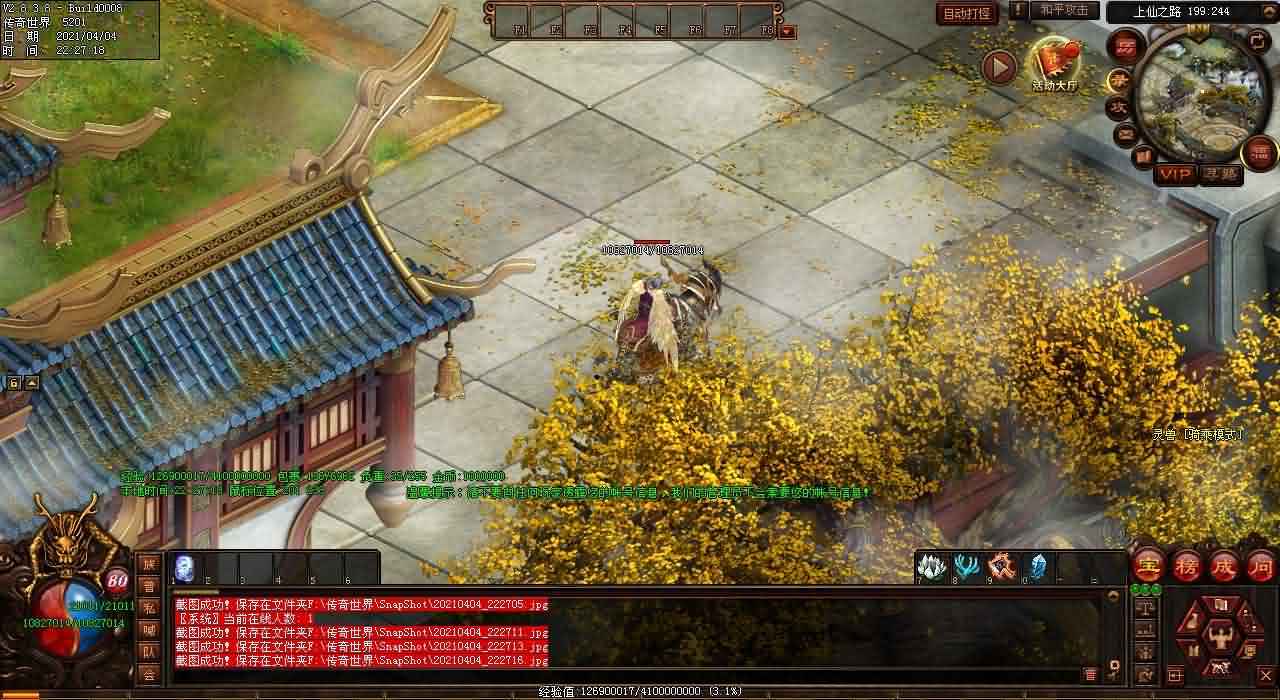1280x700 pixels.
Task: Open the mail envelope icon beside minimap
Action: [x=1125, y=133]
